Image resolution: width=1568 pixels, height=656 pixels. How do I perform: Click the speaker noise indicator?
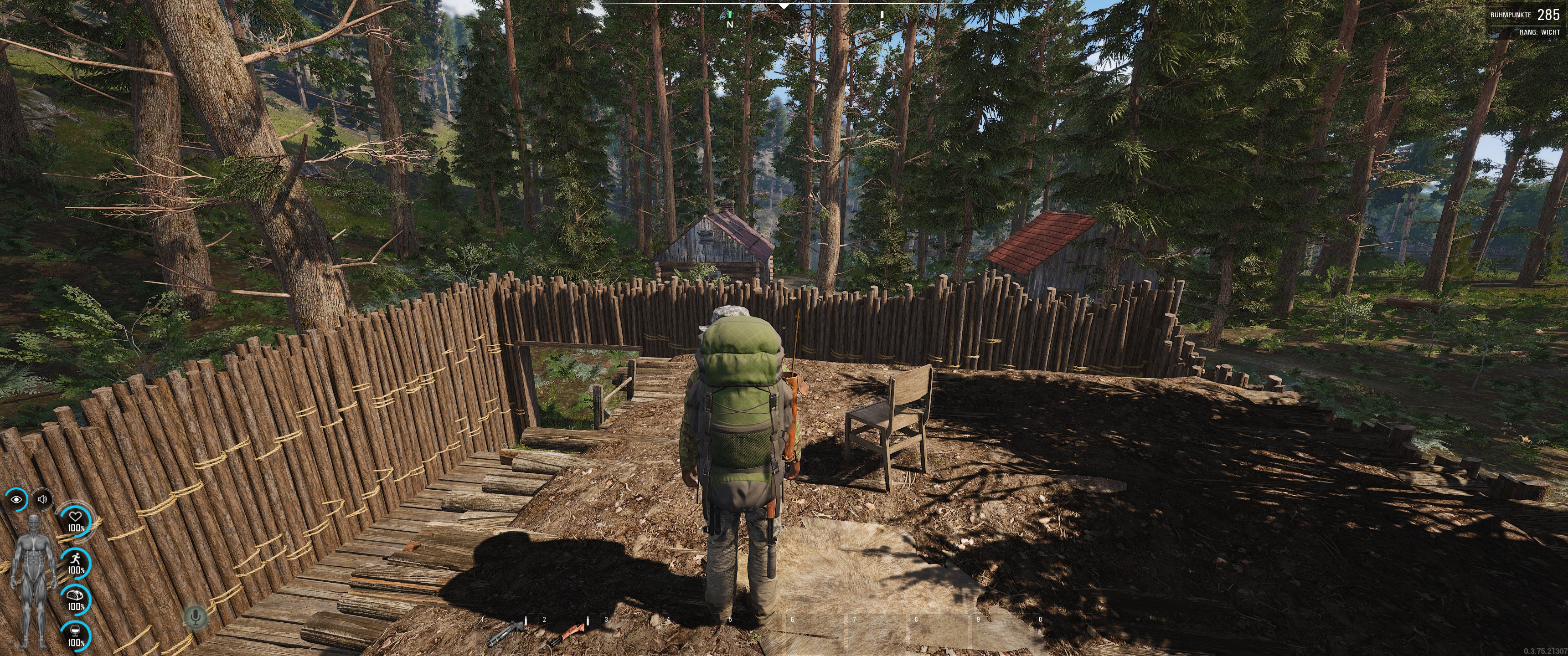(x=42, y=500)
